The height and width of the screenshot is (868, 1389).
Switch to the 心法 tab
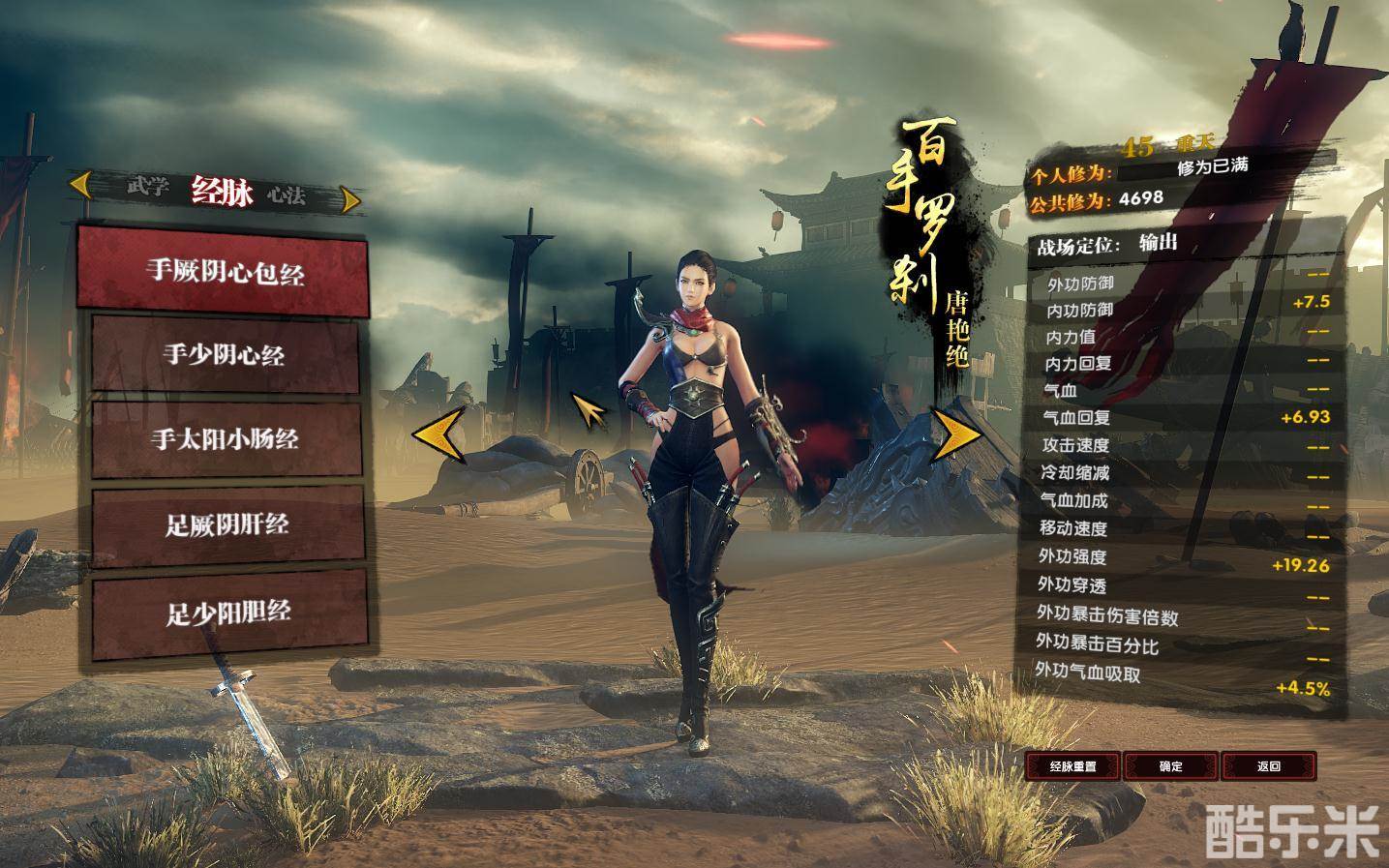286,195
